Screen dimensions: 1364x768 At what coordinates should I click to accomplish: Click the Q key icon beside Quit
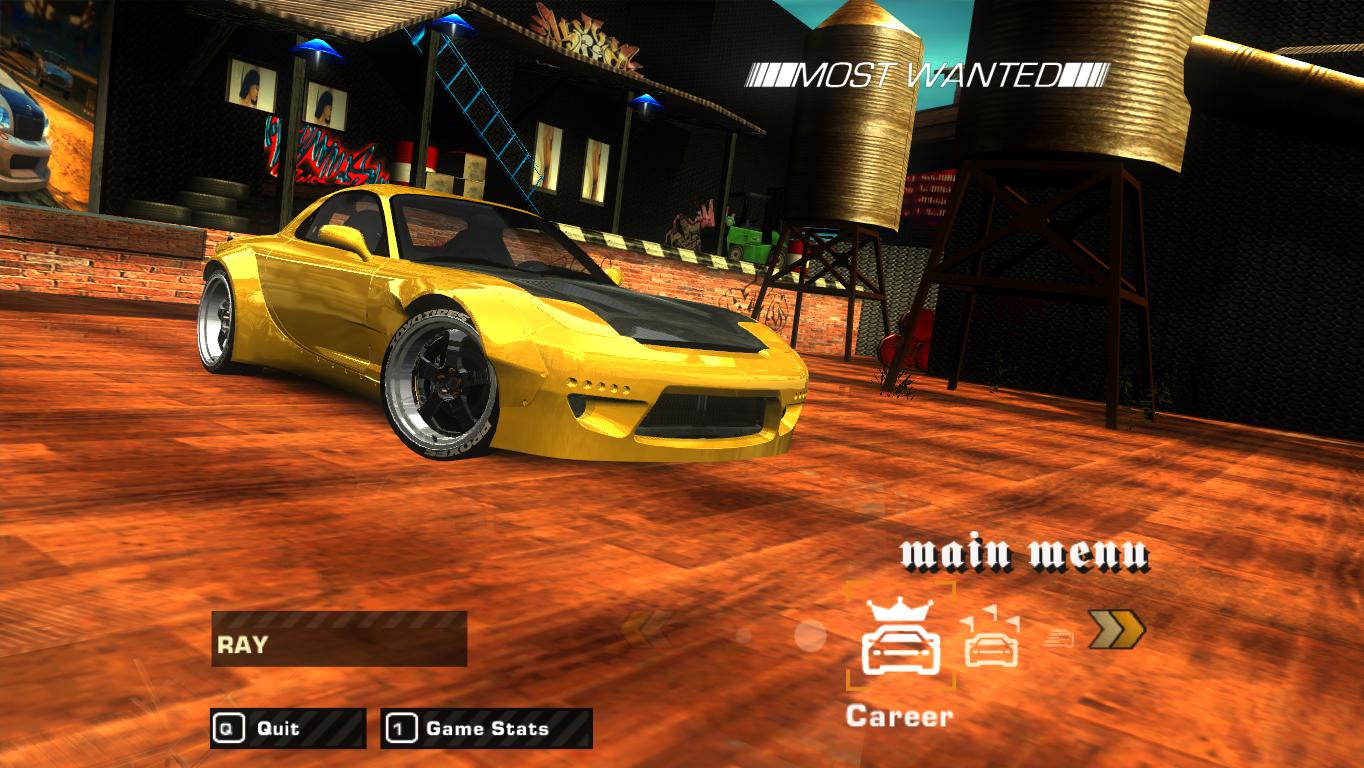(x=229, y=729)
